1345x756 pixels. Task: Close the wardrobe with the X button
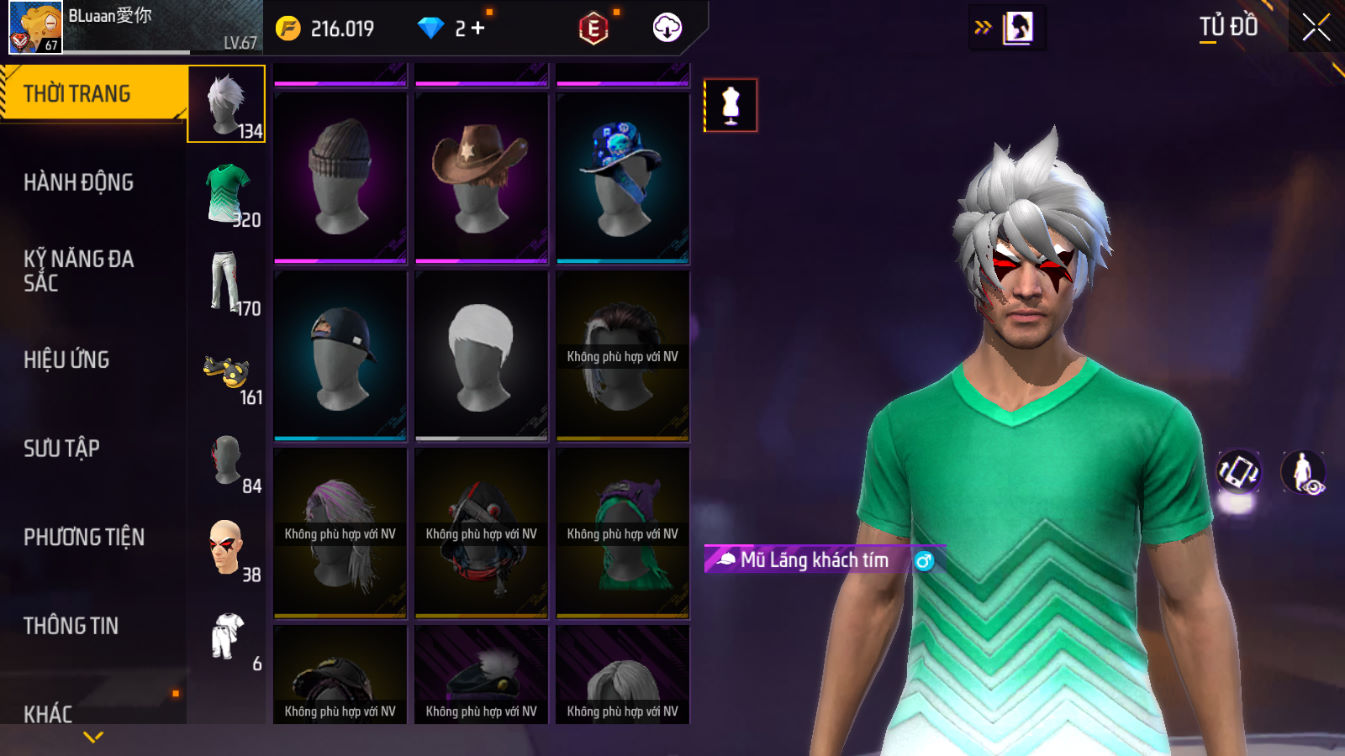(1316, 27)
